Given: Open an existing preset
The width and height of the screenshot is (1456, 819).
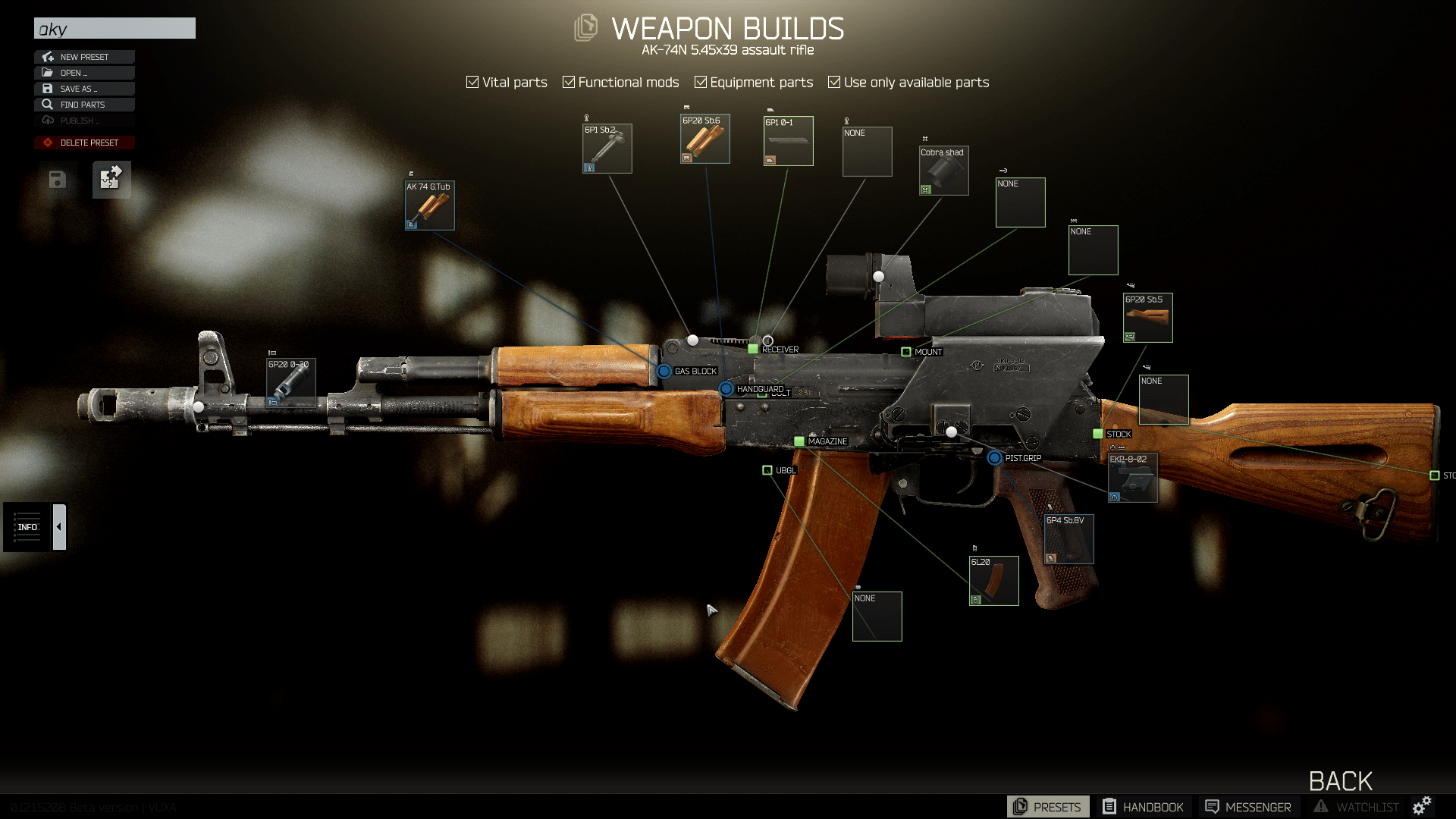Looking at the screenshot, I should pyautogui.click(x=84, y=73).
